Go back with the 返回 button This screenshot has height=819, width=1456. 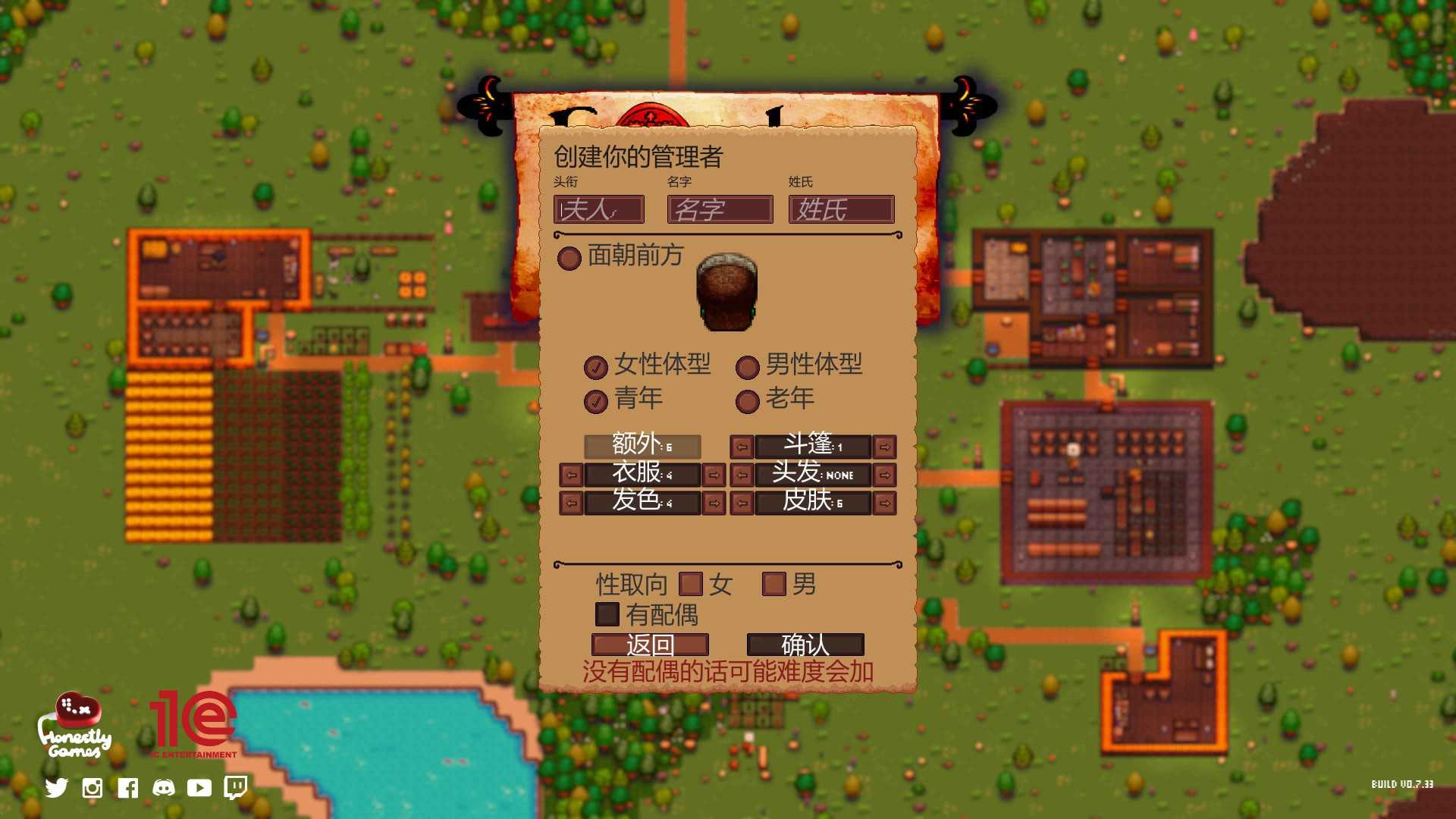coord(650,645)
